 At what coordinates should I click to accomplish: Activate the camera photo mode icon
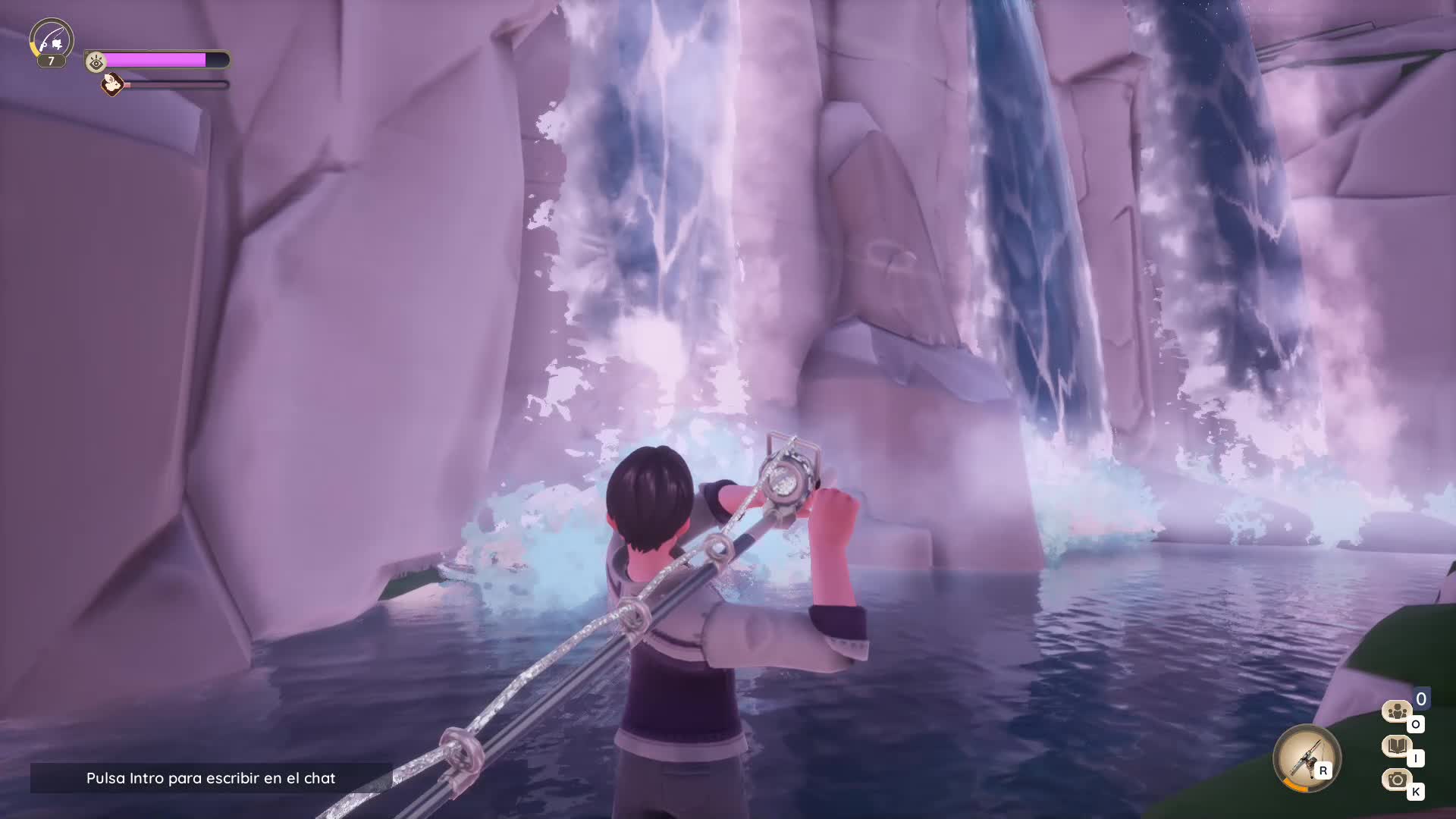(1397, 780)
